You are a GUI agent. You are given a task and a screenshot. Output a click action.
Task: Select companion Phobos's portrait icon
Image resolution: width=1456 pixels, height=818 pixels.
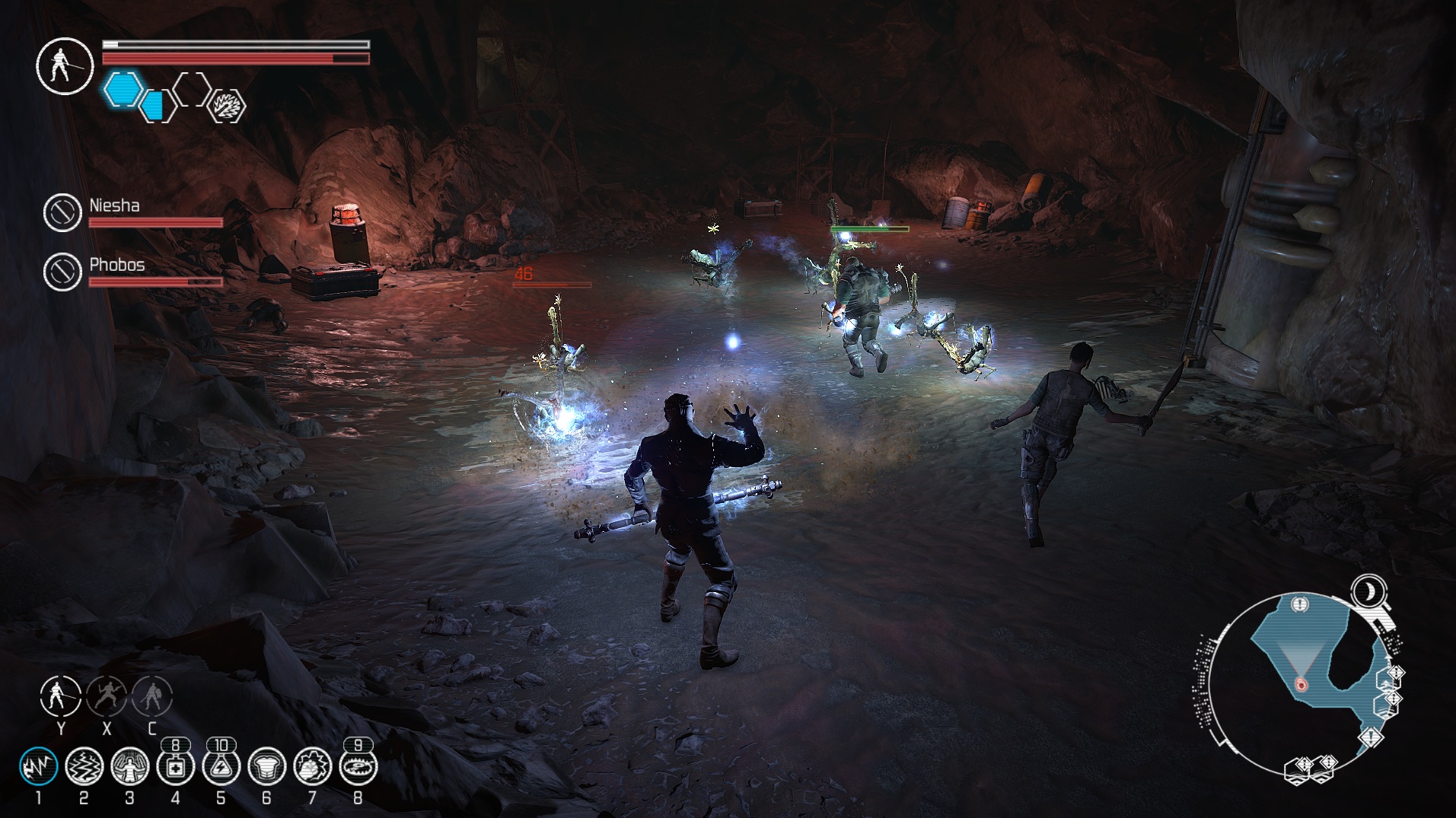[62, 272]
